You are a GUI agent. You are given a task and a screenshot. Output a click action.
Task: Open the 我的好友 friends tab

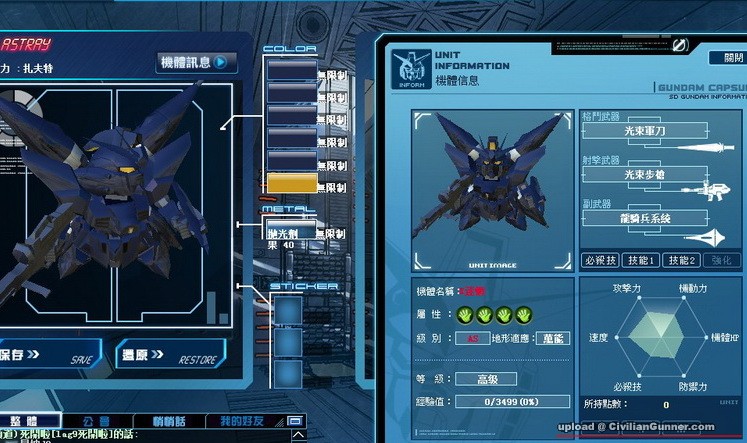239,422
